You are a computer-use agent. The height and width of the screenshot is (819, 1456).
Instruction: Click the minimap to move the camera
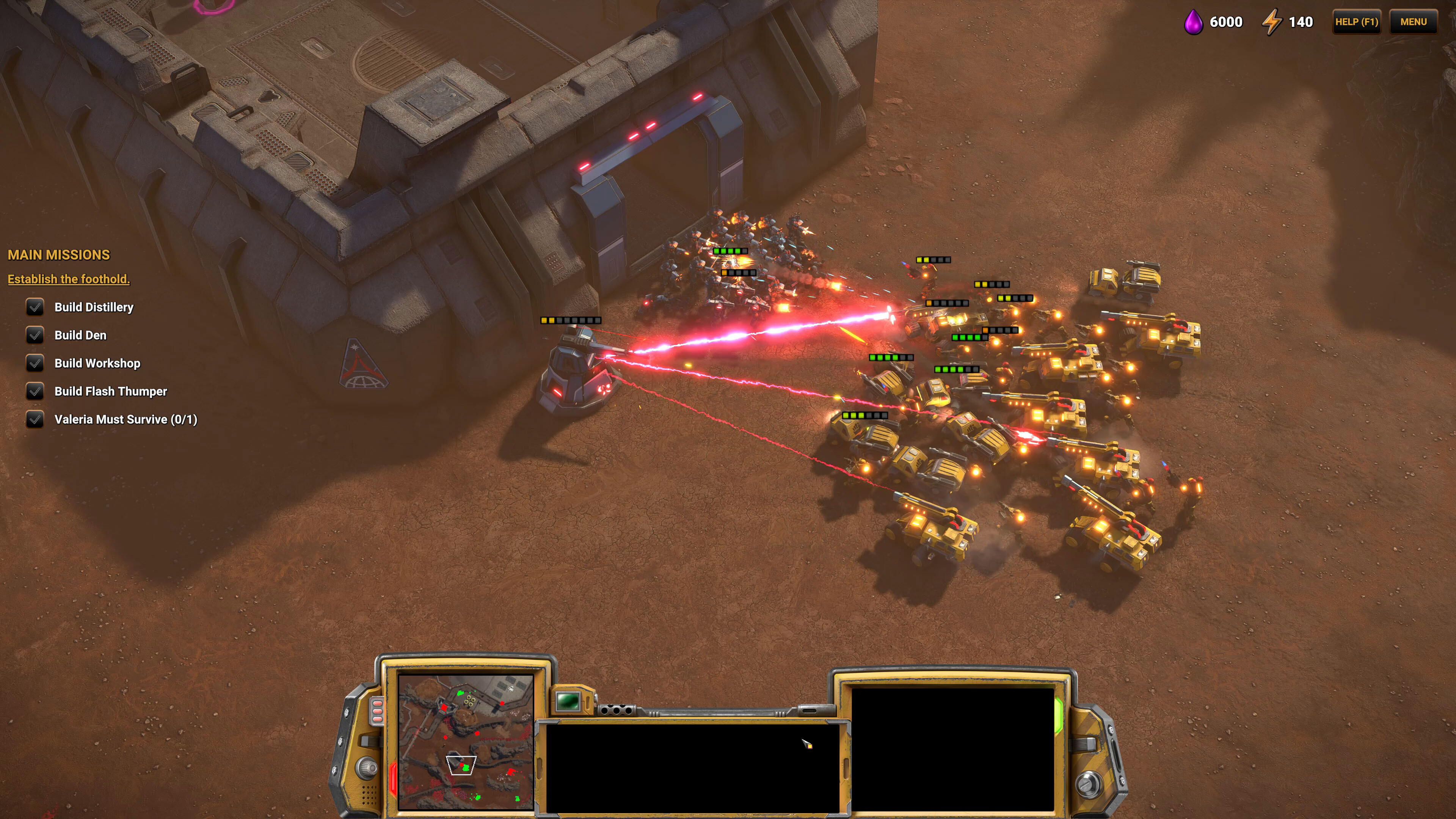tap(465, 741)
